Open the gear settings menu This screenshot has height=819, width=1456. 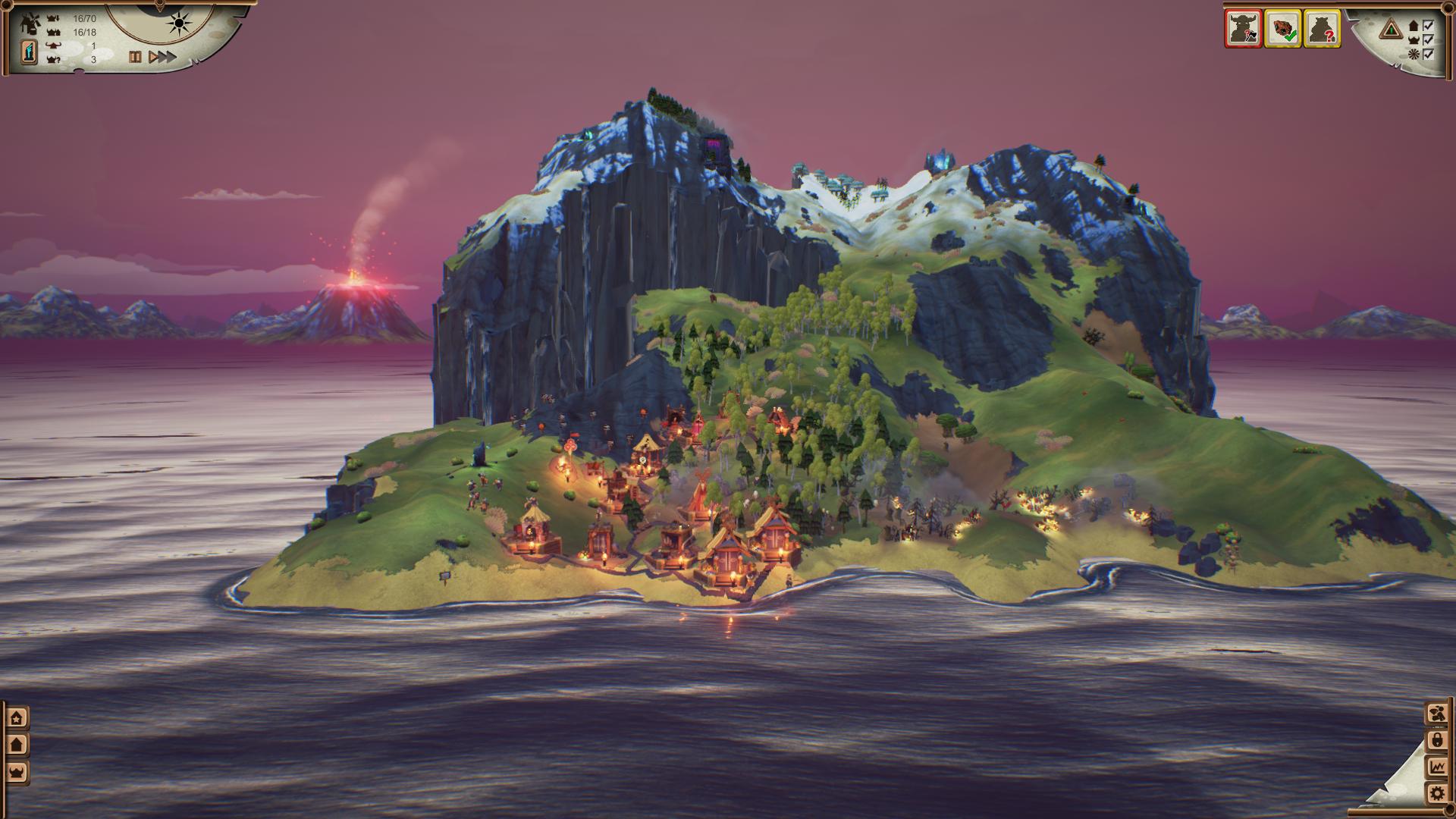pyautogui.click(x=1436, y=793)
